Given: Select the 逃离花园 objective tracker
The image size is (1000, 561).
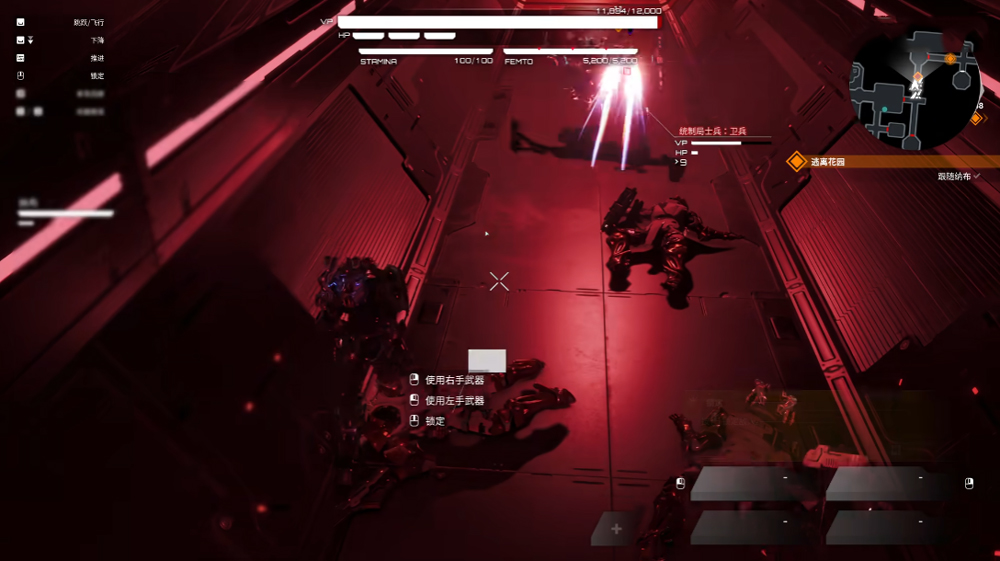Looking at the screenshot, I should pyautogui.click(x=828, y=161).
